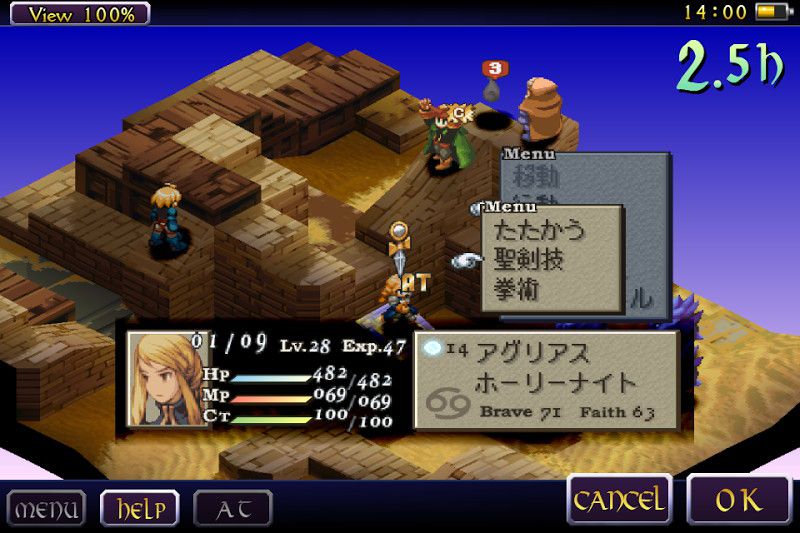The height and width of the screenshot is (533, 800).
Task: Show the help information
Action: (140, 508)
